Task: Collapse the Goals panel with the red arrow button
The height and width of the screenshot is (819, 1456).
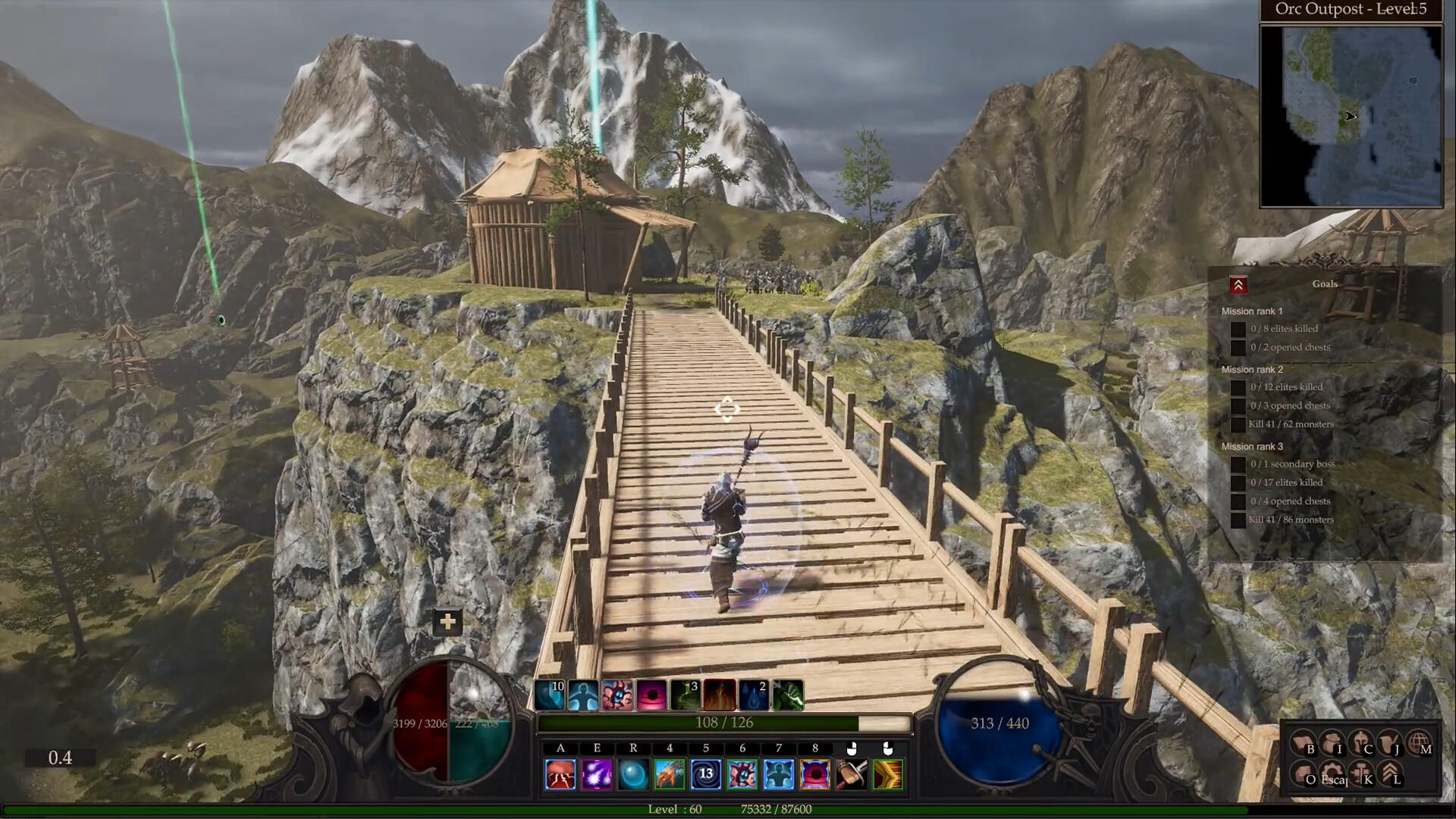Action: point(1238,285)
